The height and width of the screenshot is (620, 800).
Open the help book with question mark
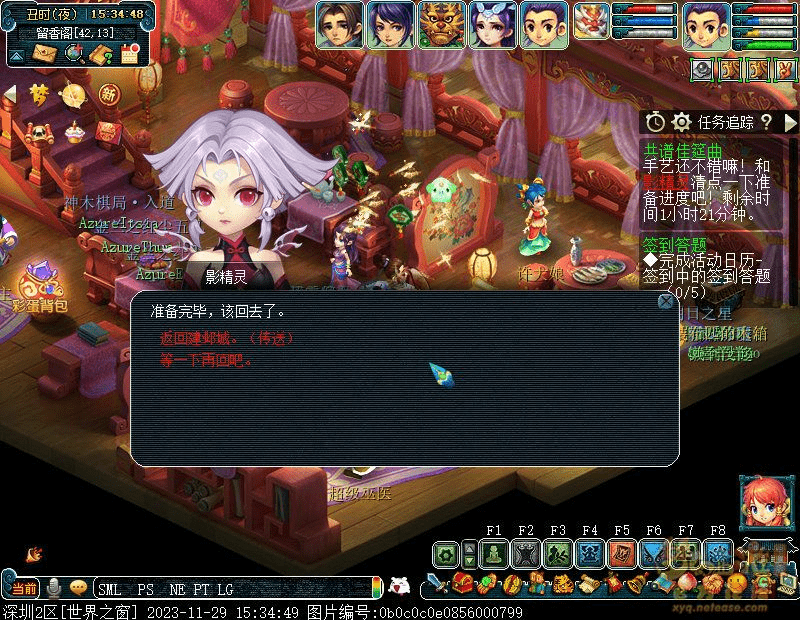pos(101,54)
